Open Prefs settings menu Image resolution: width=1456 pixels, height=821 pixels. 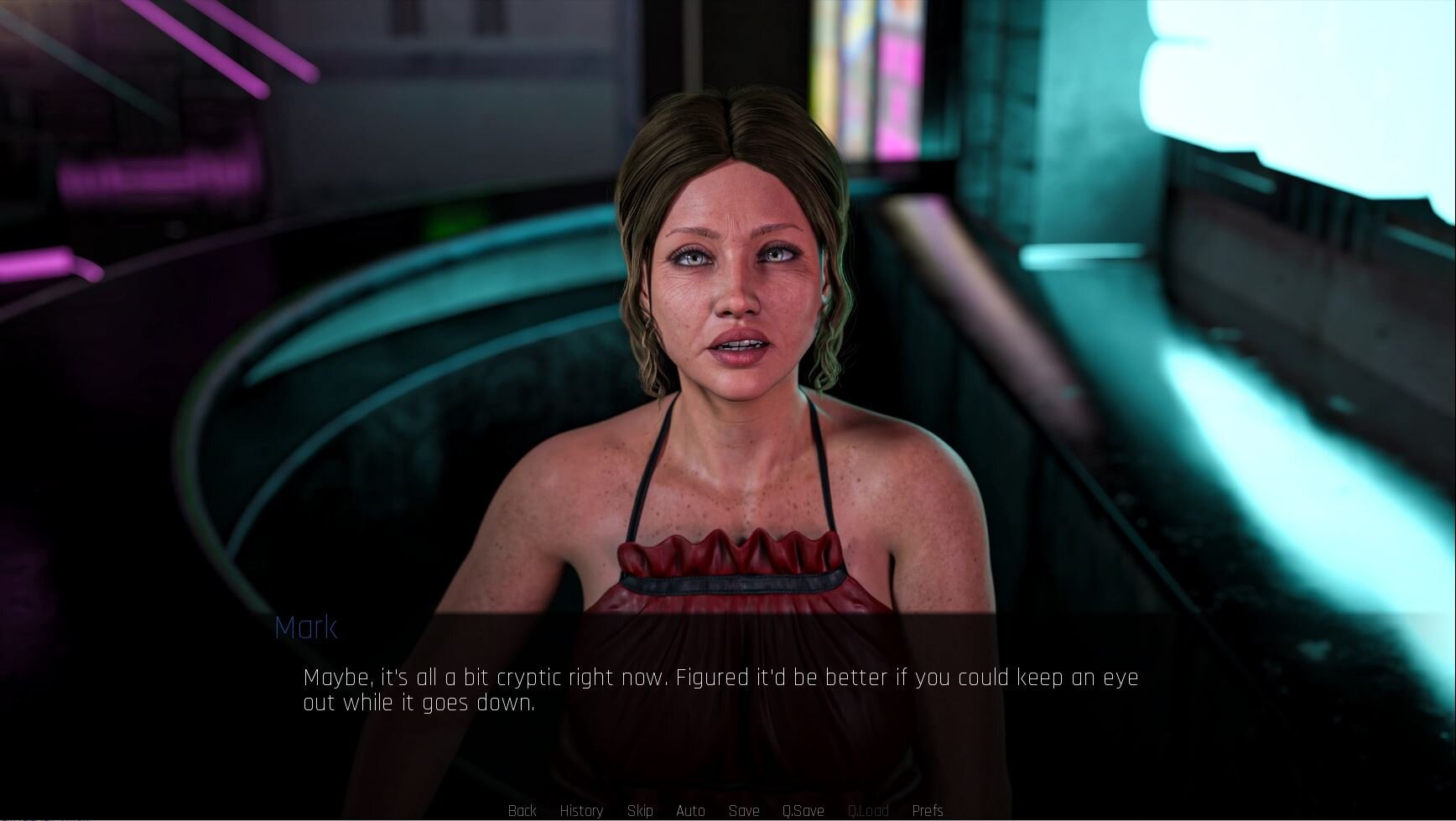pyautogui.click(x=928, y=810)
